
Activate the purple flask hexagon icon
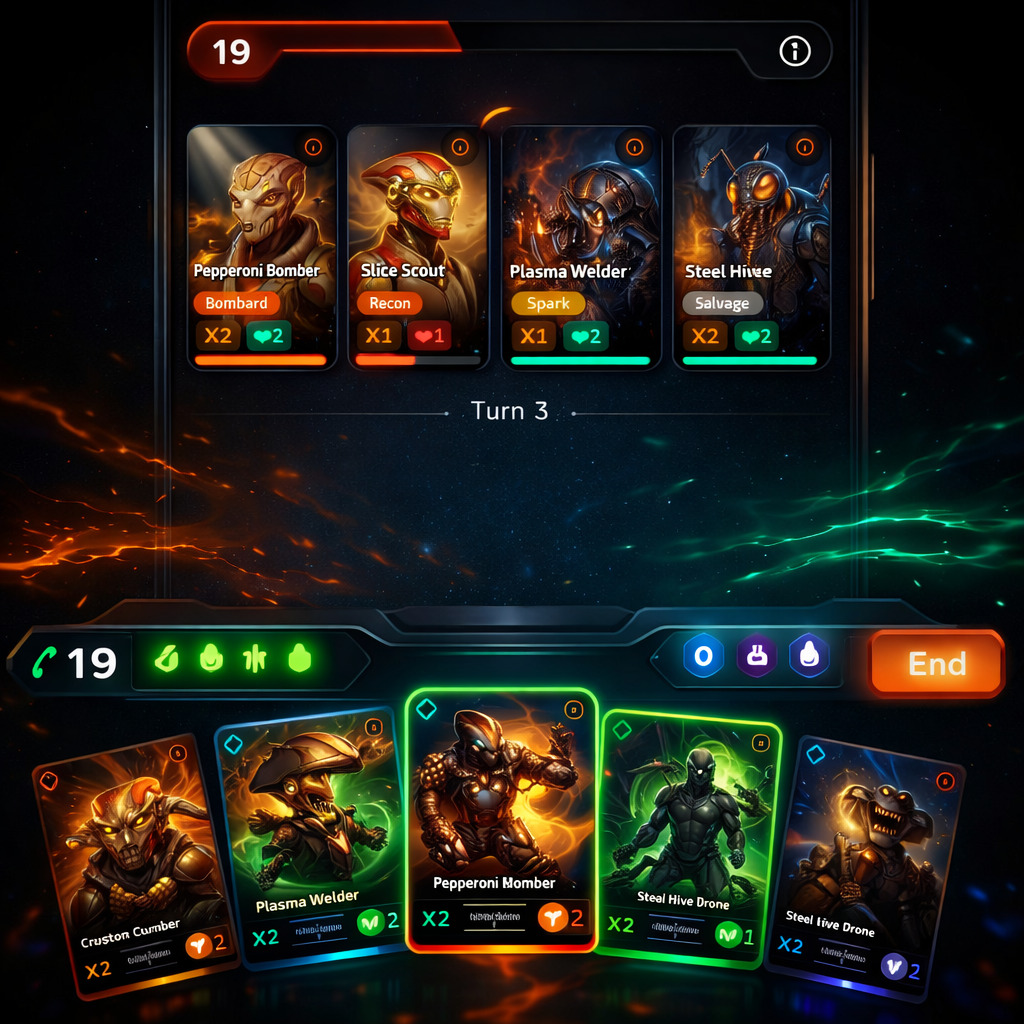click(757, 656)
